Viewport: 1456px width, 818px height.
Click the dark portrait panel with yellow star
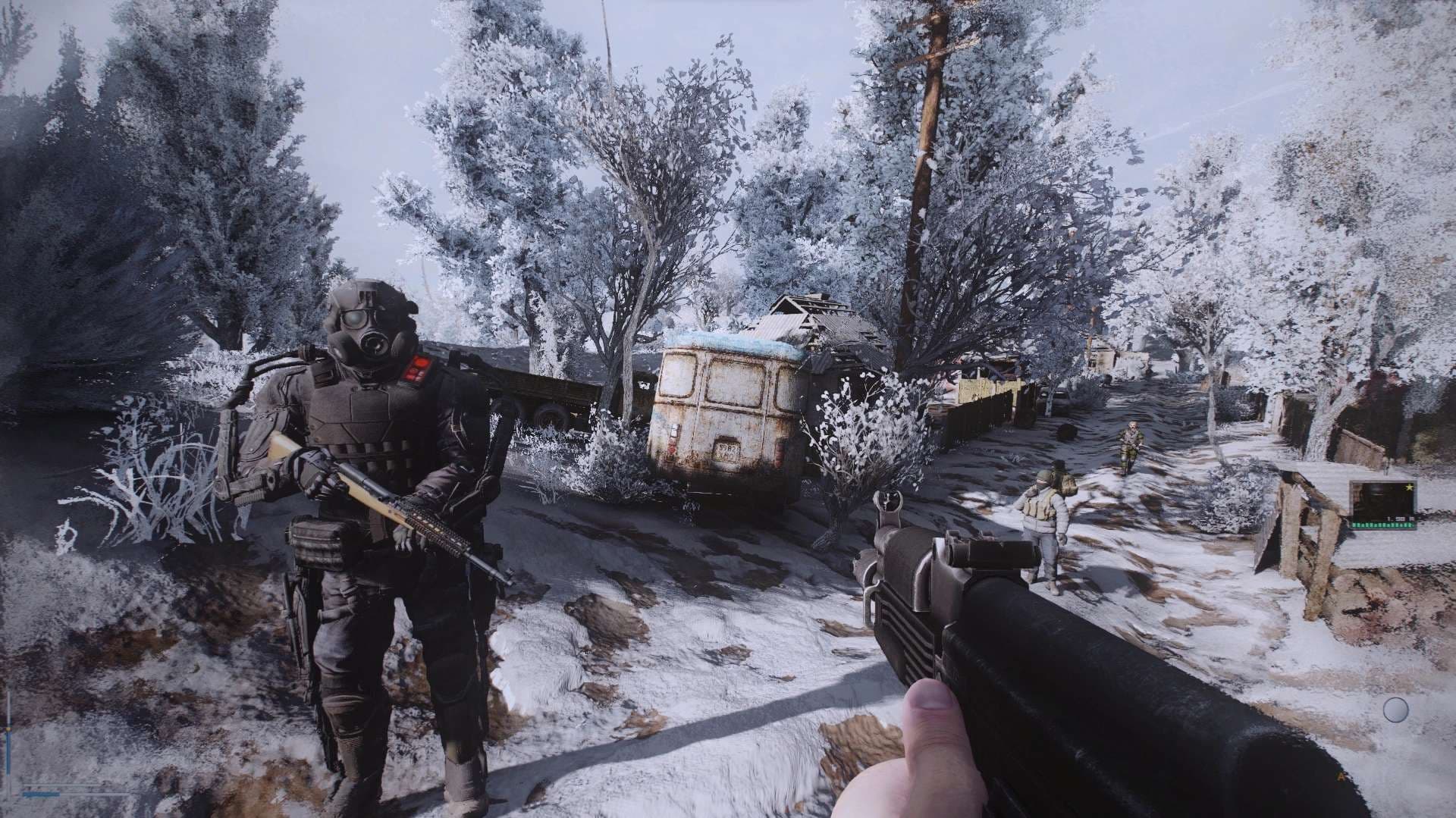[1382, 503]
